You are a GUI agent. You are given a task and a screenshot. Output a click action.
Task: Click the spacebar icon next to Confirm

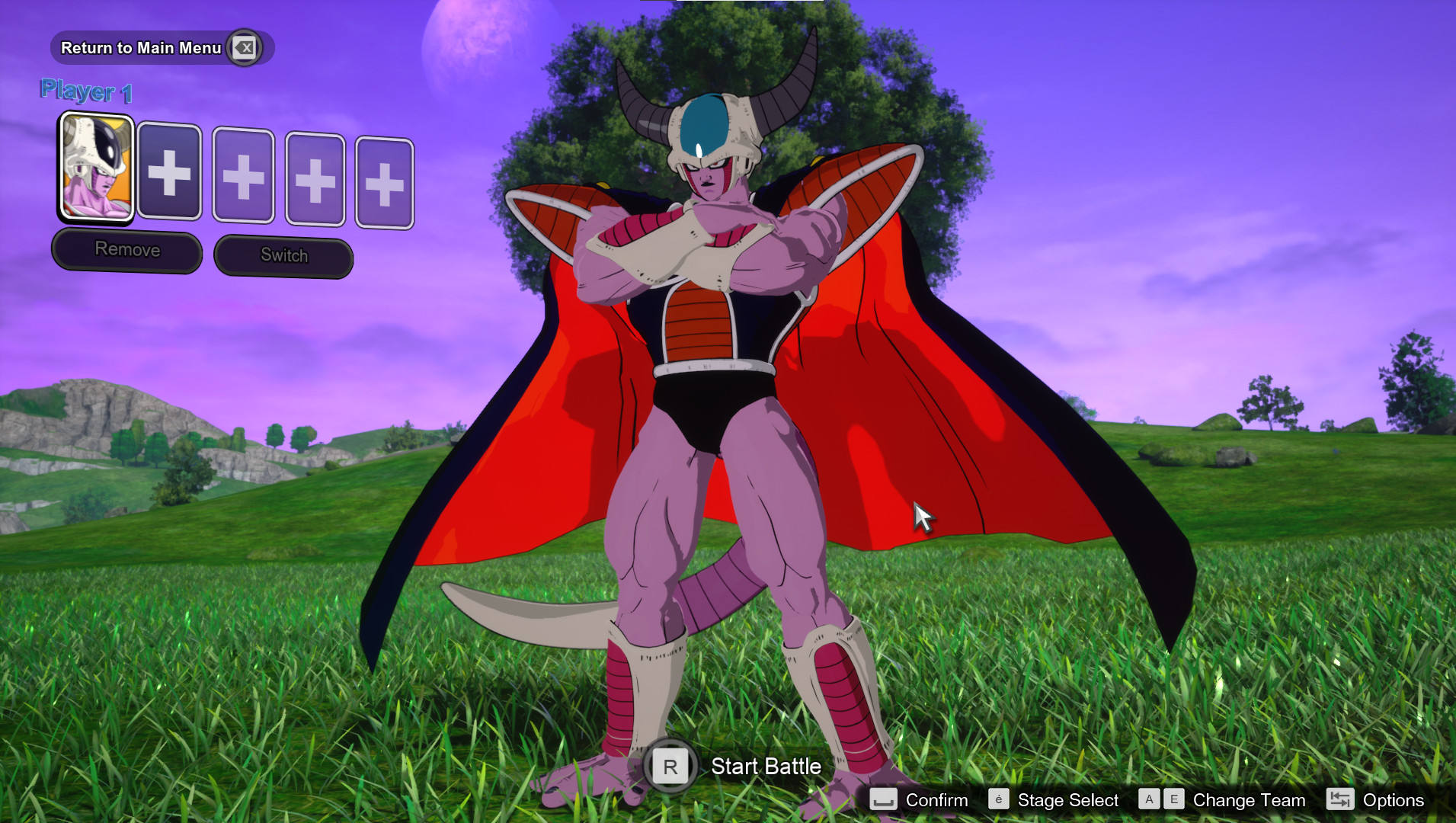884,800
